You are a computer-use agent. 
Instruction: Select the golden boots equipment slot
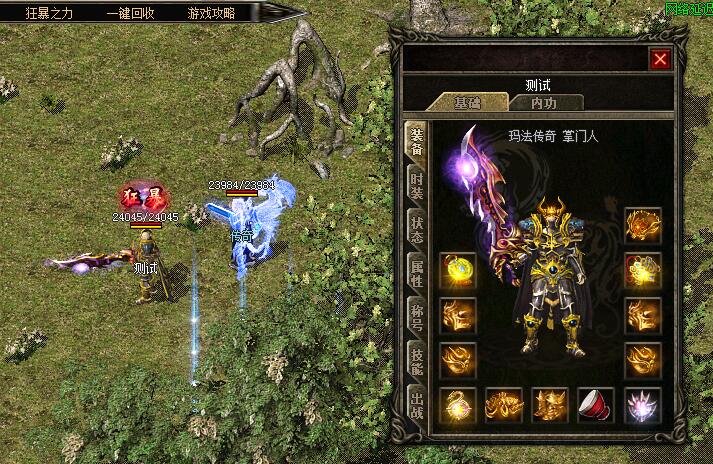pos(550,405)
